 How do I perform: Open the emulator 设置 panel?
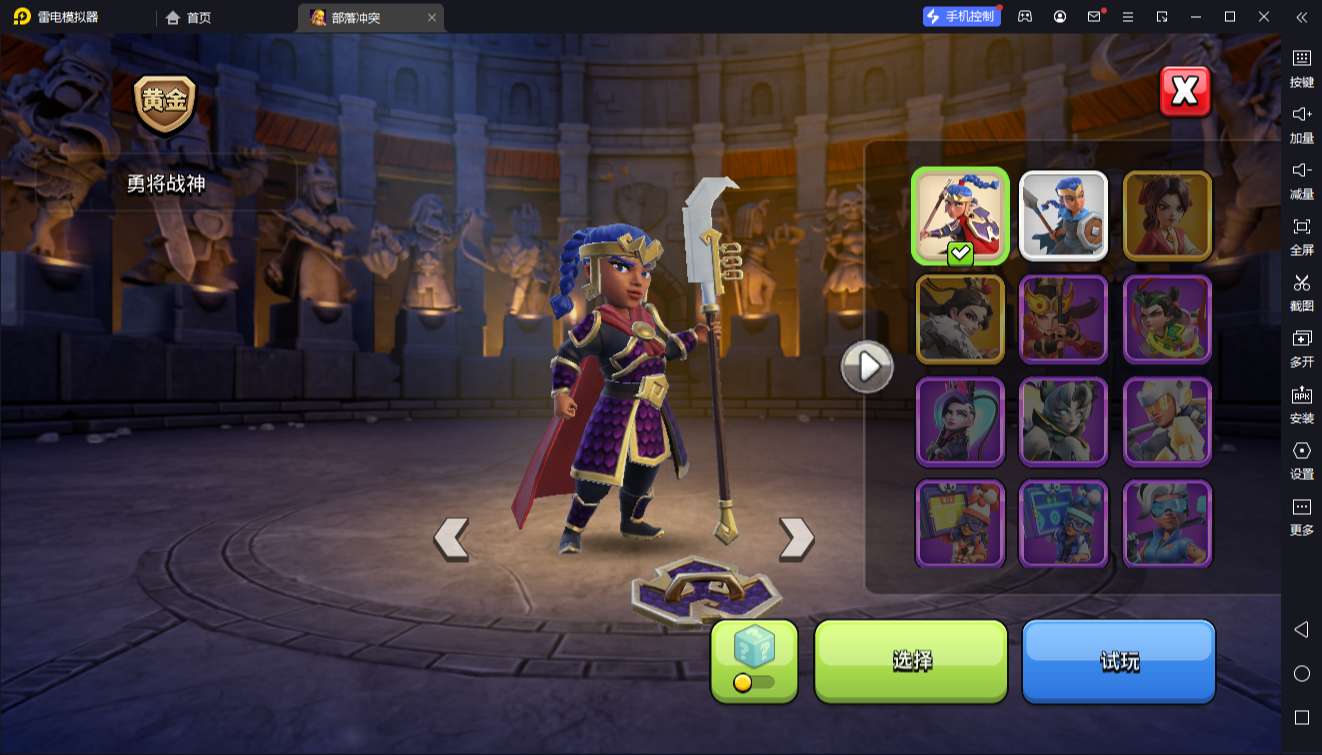(x=1301, y=459)
